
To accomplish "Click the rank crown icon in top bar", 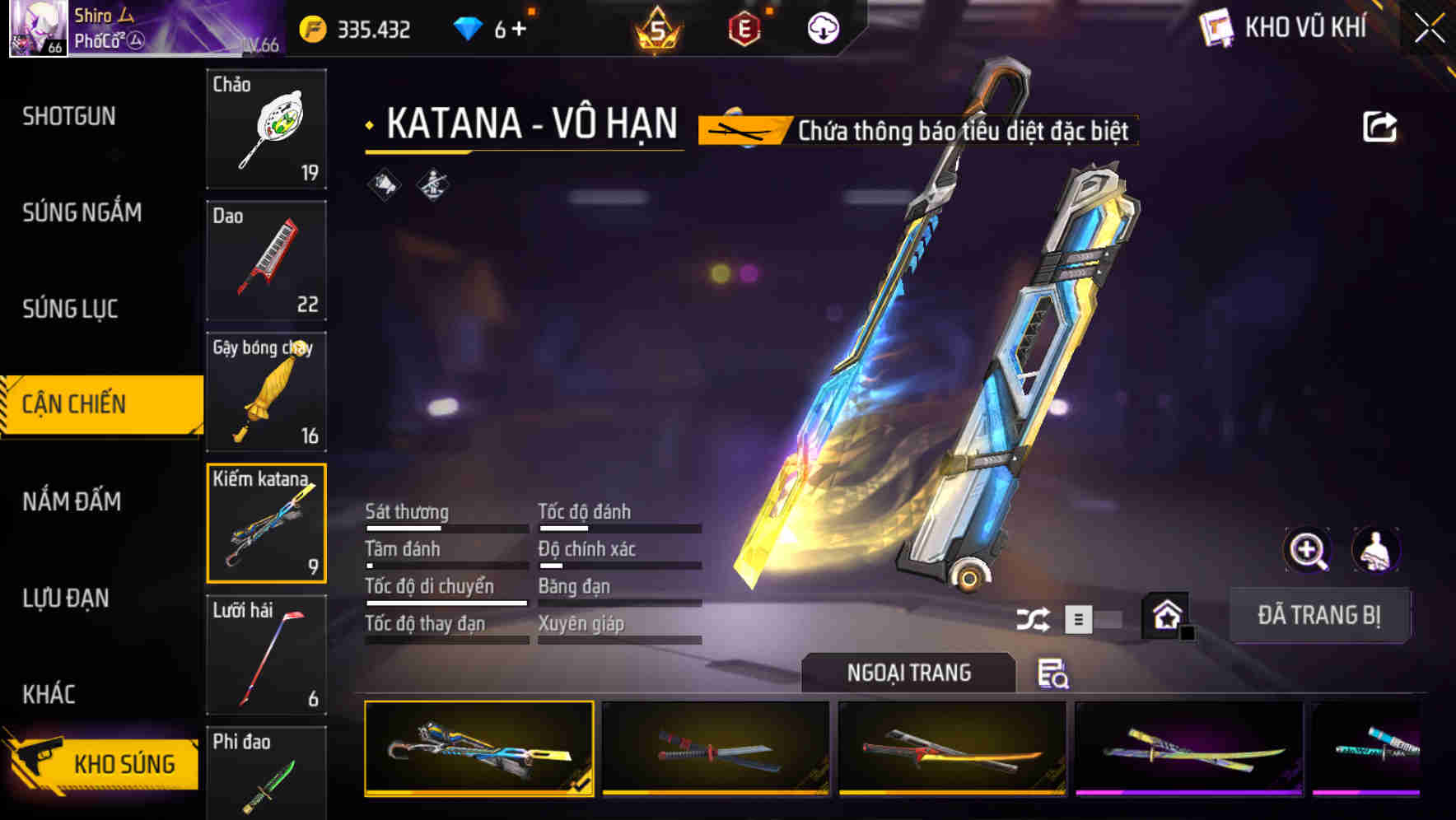I will (655, 27).
